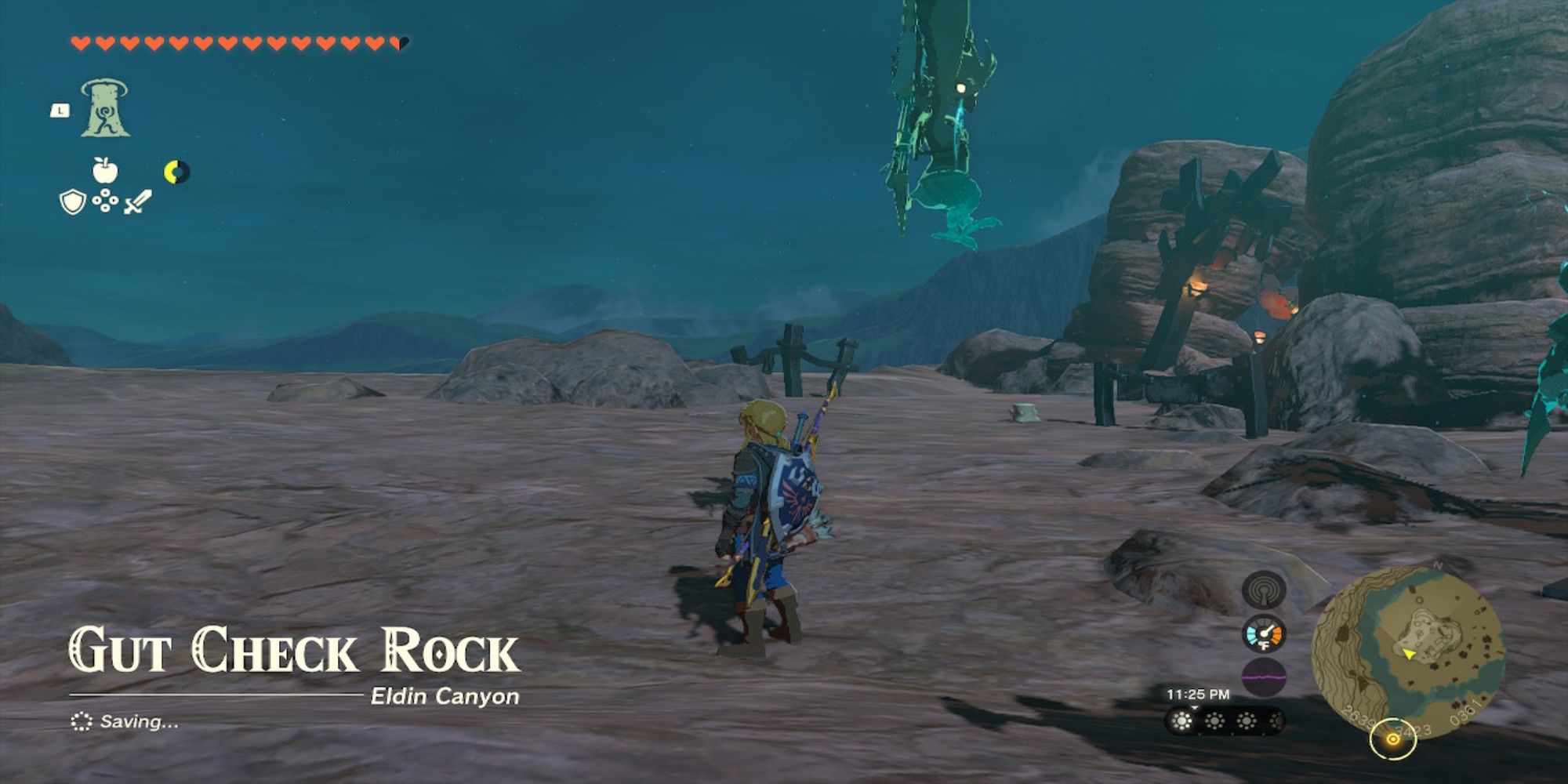Click the yellow player arrow on minimap

click(x=1409, y=655)
